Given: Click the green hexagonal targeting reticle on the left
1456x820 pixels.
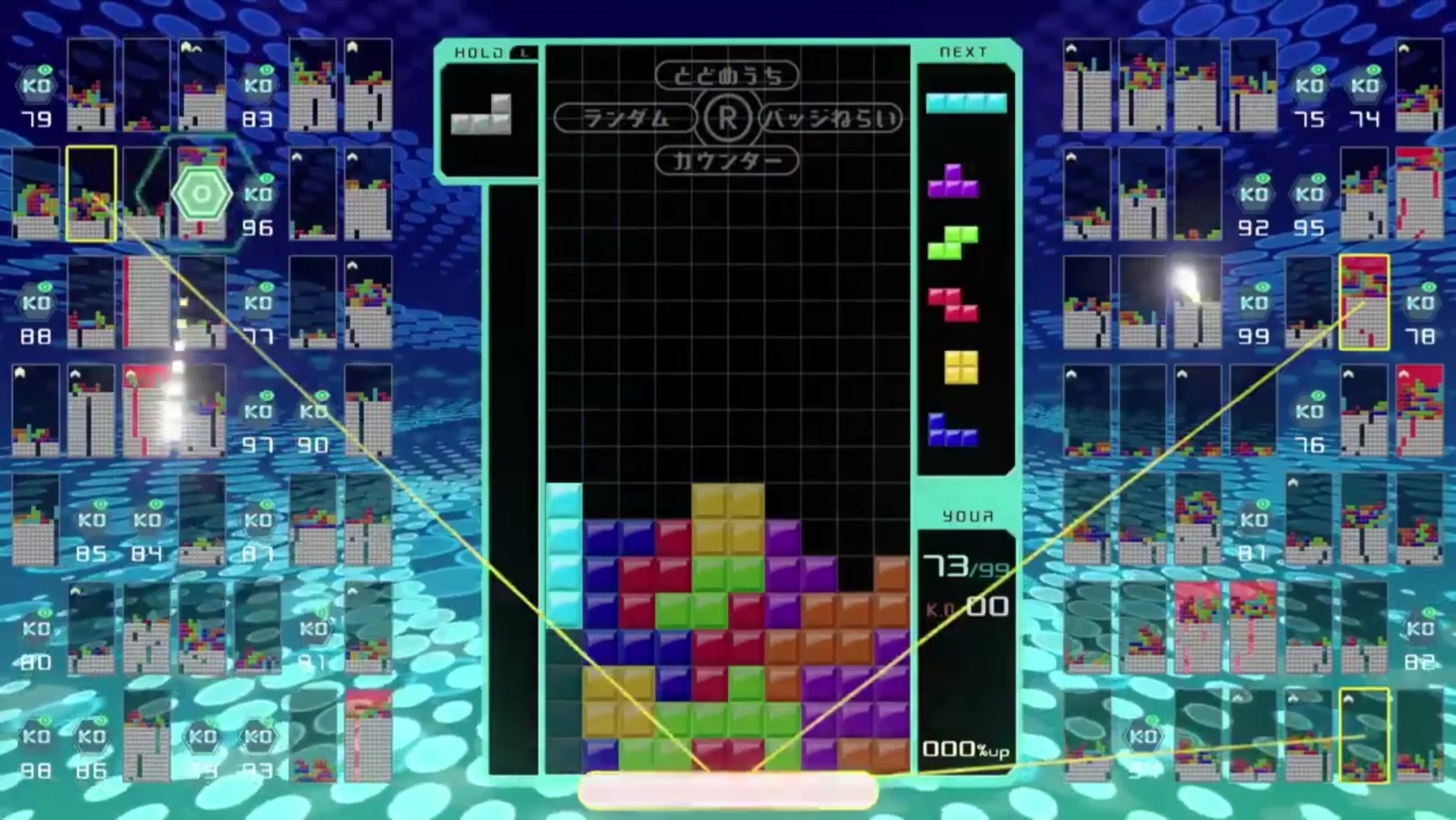Looking at the screenshot, I should tap(201, 192).
